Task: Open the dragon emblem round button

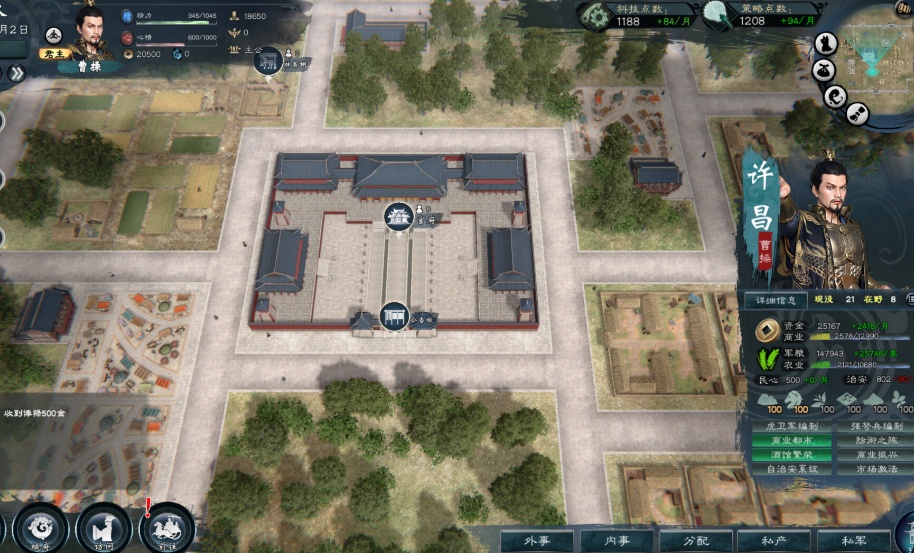Action: coord(41,527)
